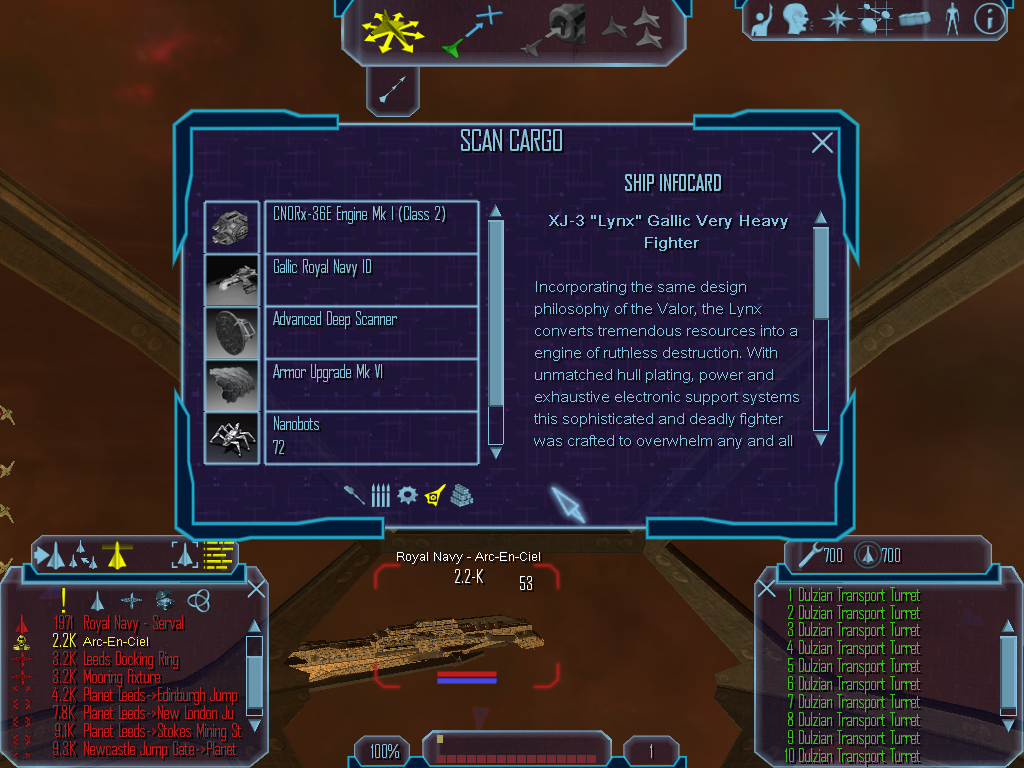This screenshot has width=1024, height=768.
Task: Close the Scan Cargo window
Action: tap(822, 143)
